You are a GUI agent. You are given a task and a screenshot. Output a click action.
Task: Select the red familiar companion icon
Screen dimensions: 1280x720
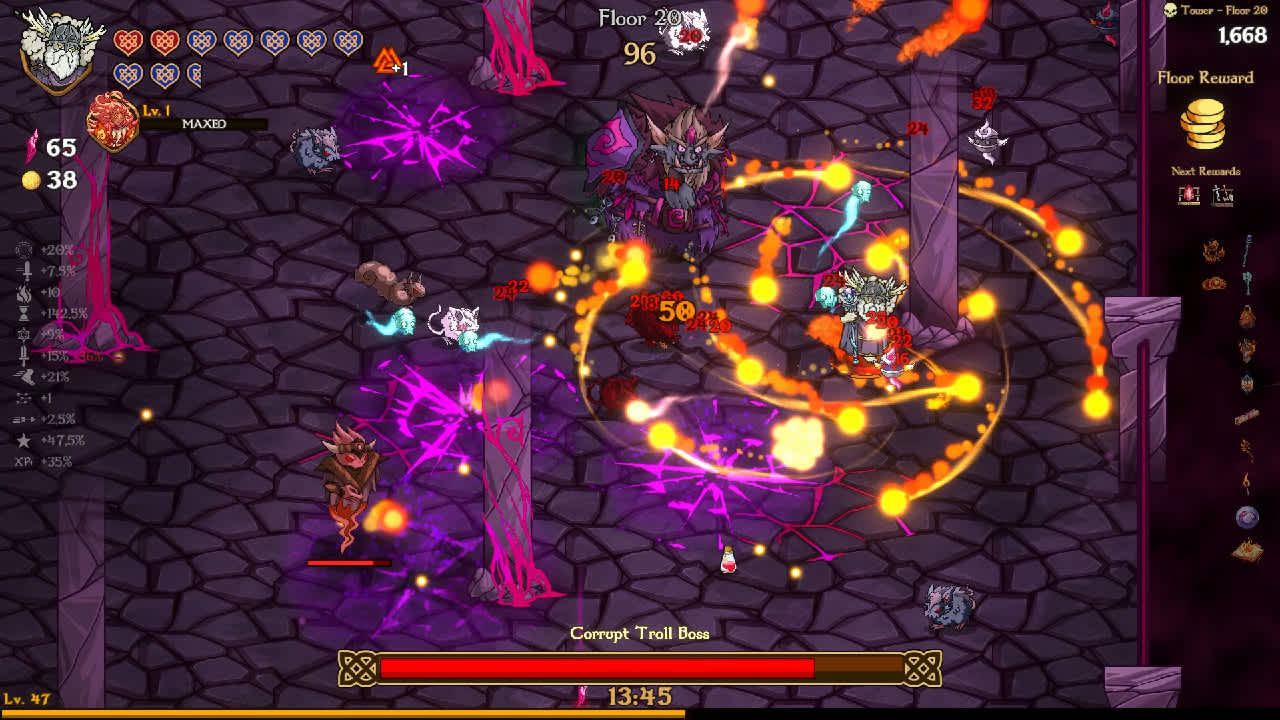coord(113,122)
